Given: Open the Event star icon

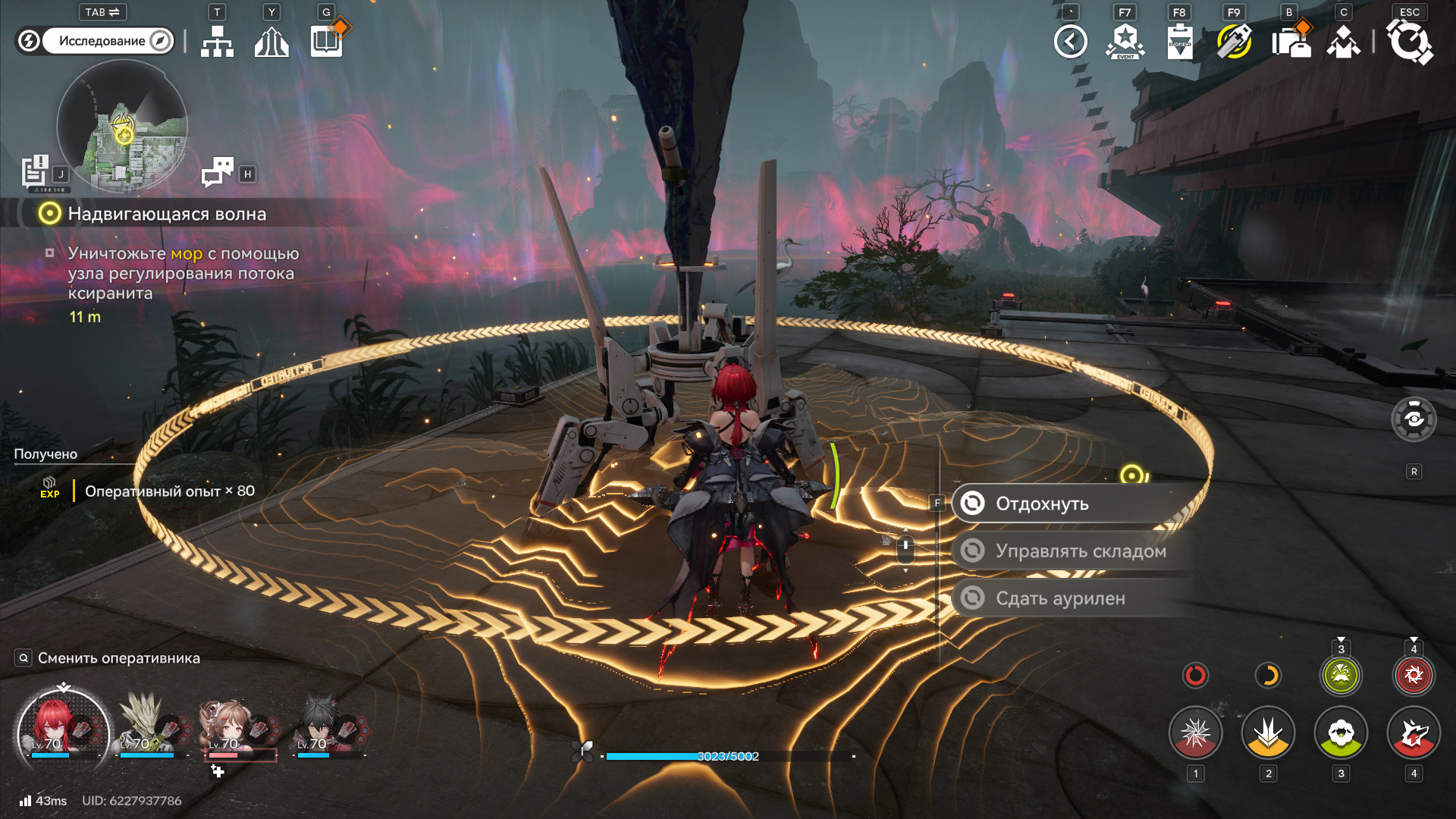Looking at the screenshot, I should 1125,42.
